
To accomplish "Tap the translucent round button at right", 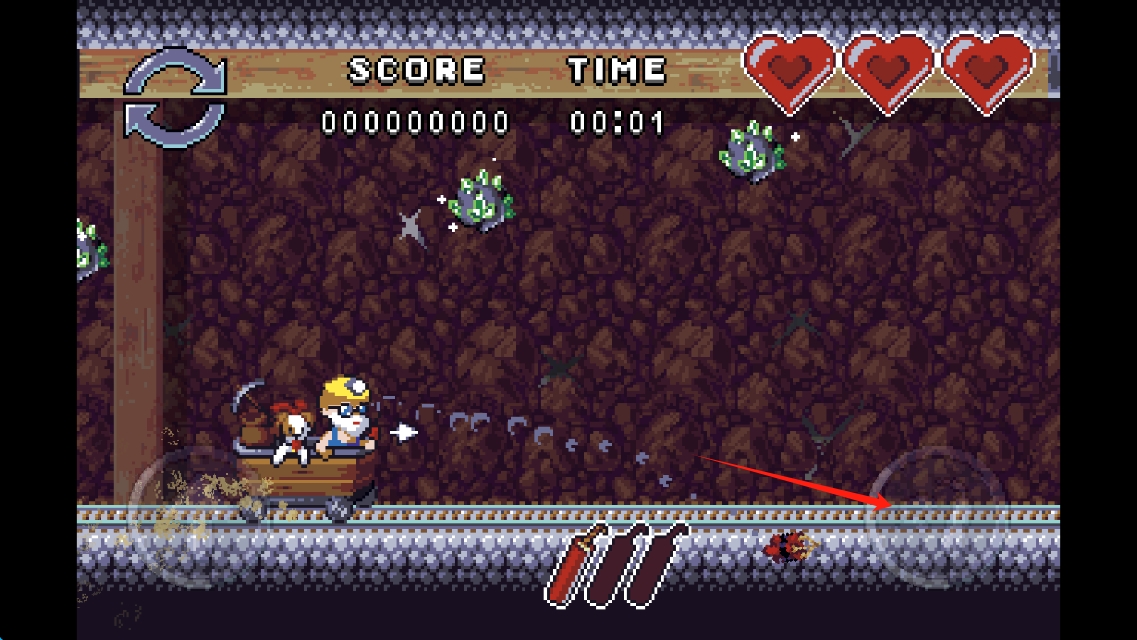I will (936, 517).
